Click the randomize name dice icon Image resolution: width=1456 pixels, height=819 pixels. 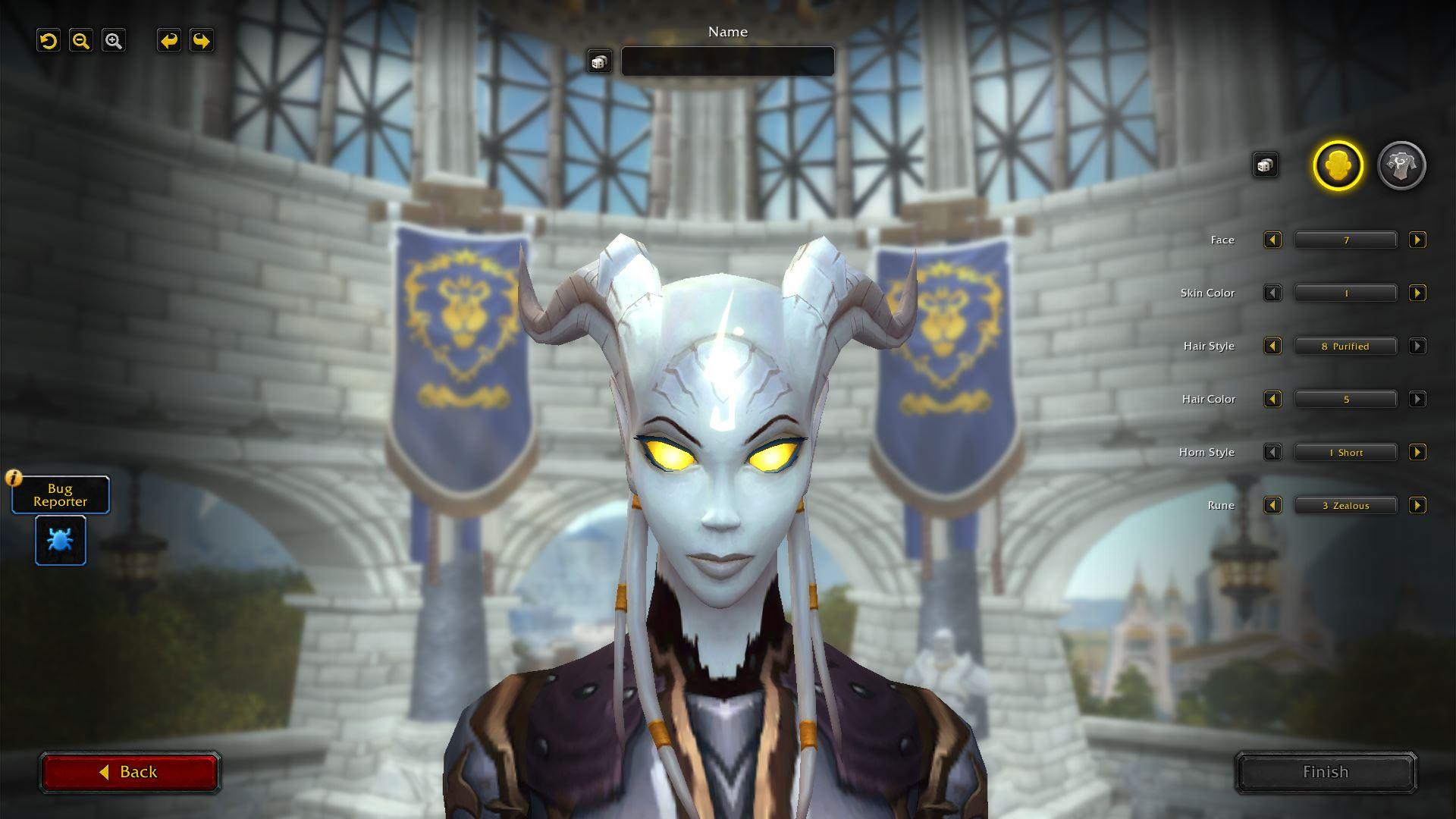coord(600,61)
